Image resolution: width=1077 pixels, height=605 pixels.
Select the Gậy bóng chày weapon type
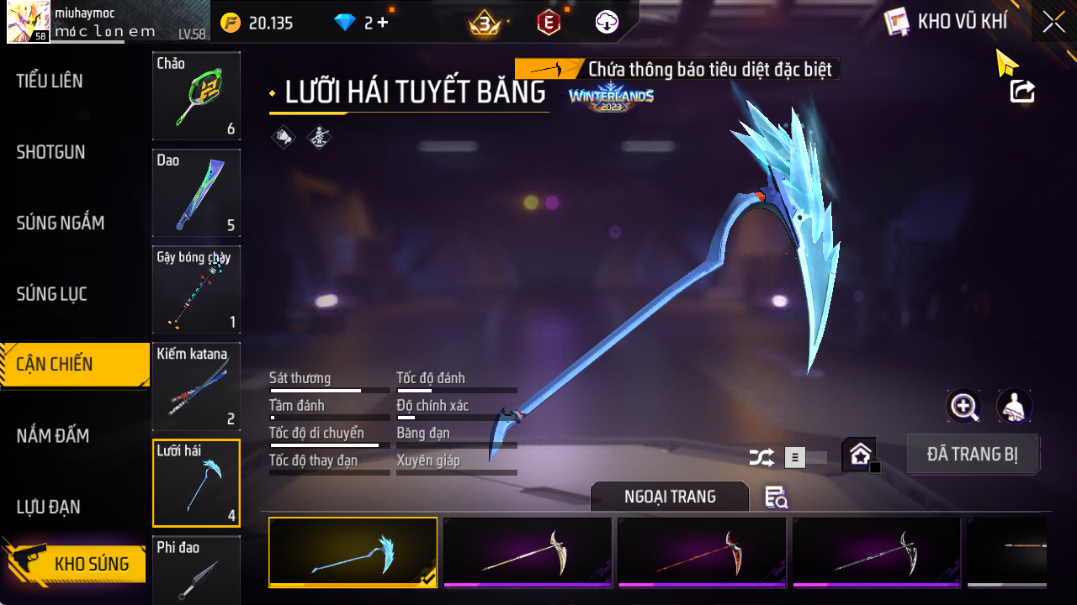pyautogui.click(x=196, y=290)
